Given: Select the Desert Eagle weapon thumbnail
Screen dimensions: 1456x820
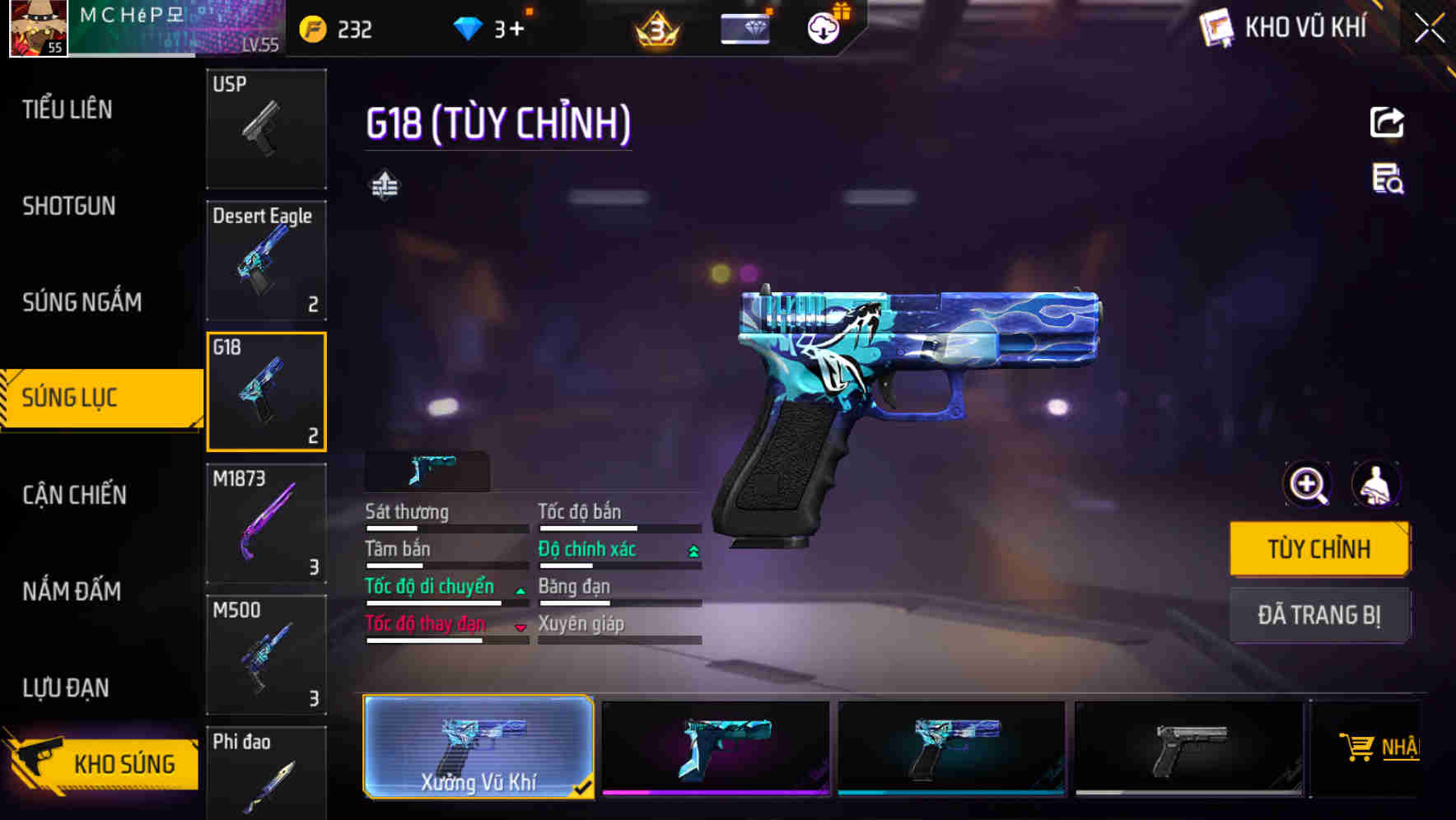Looking at the screenshot, I should pos(266,259).
